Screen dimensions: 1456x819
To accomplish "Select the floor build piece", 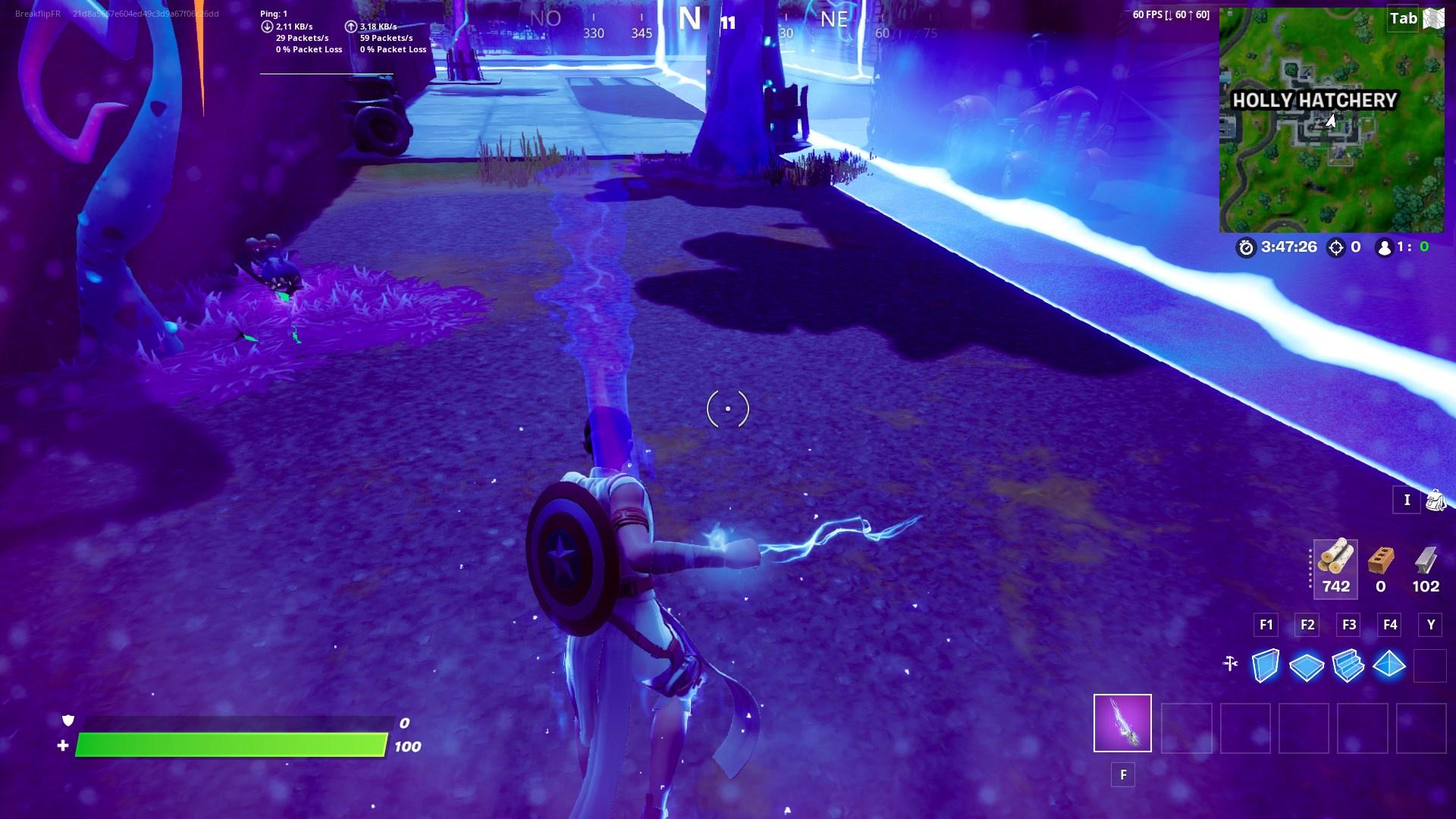I will [1307, 664].
